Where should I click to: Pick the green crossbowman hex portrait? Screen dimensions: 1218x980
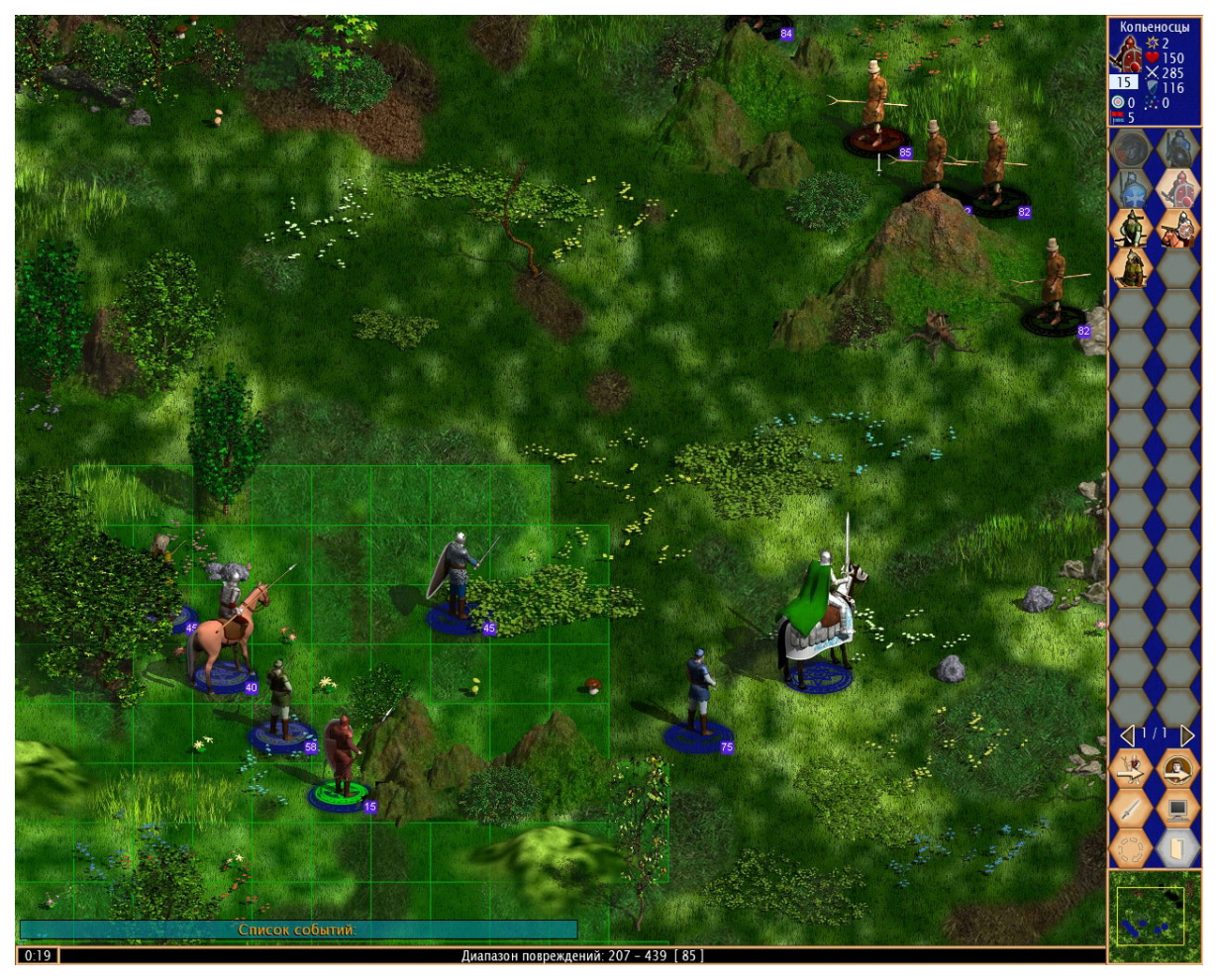tap(1130, 229)
